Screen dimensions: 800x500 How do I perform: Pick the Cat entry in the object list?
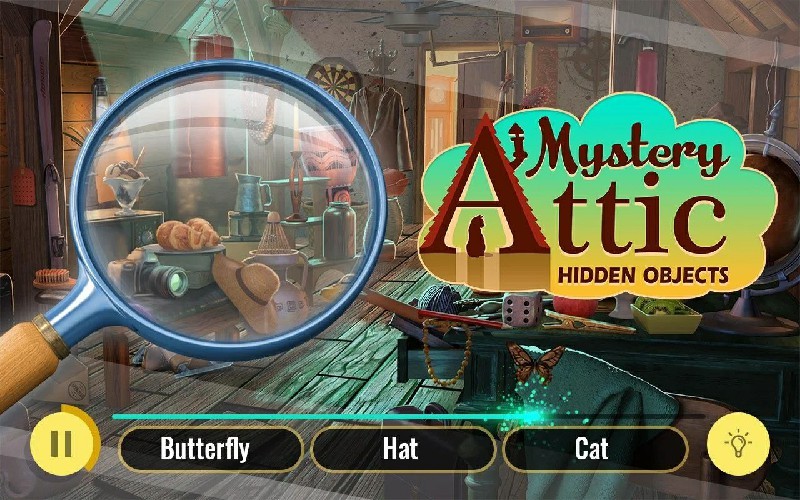coord(593,449)
